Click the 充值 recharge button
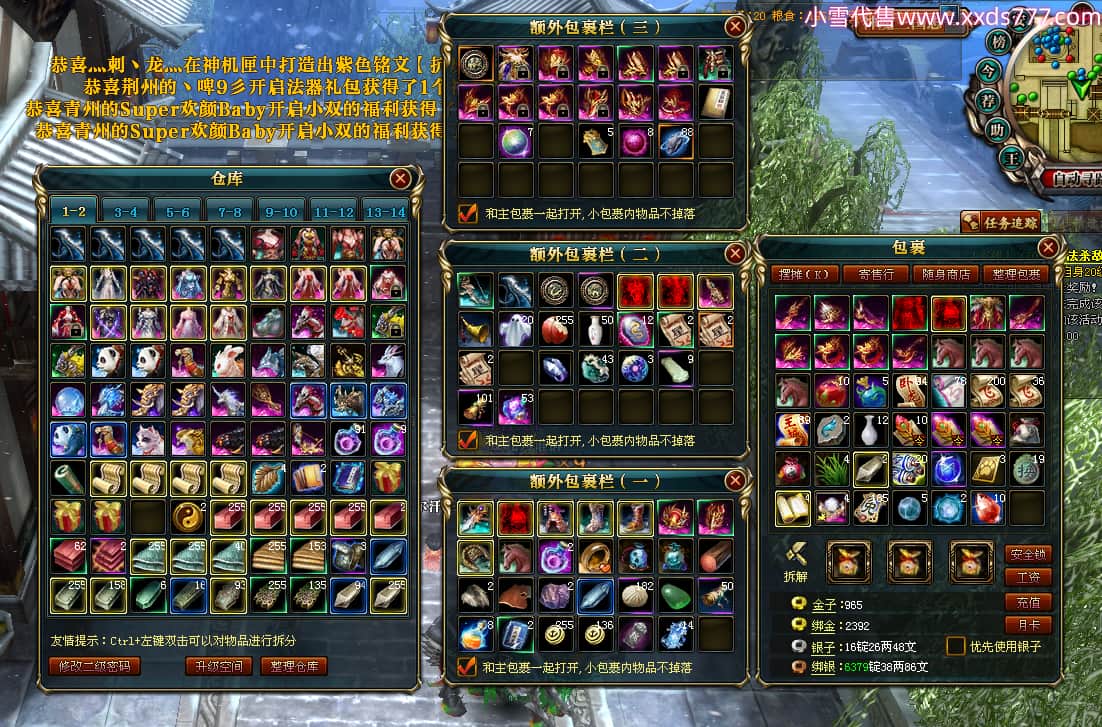The width and height of the screenshot is (1102, 727). click(x=1028, y=601)
